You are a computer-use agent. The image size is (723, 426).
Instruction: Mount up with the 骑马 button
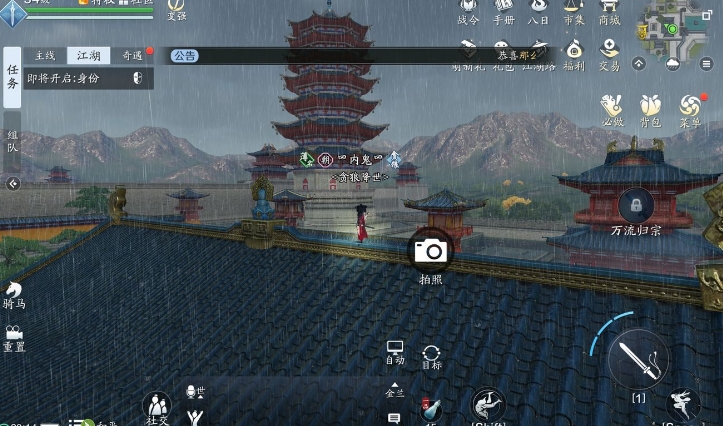[x=14, y=293]
